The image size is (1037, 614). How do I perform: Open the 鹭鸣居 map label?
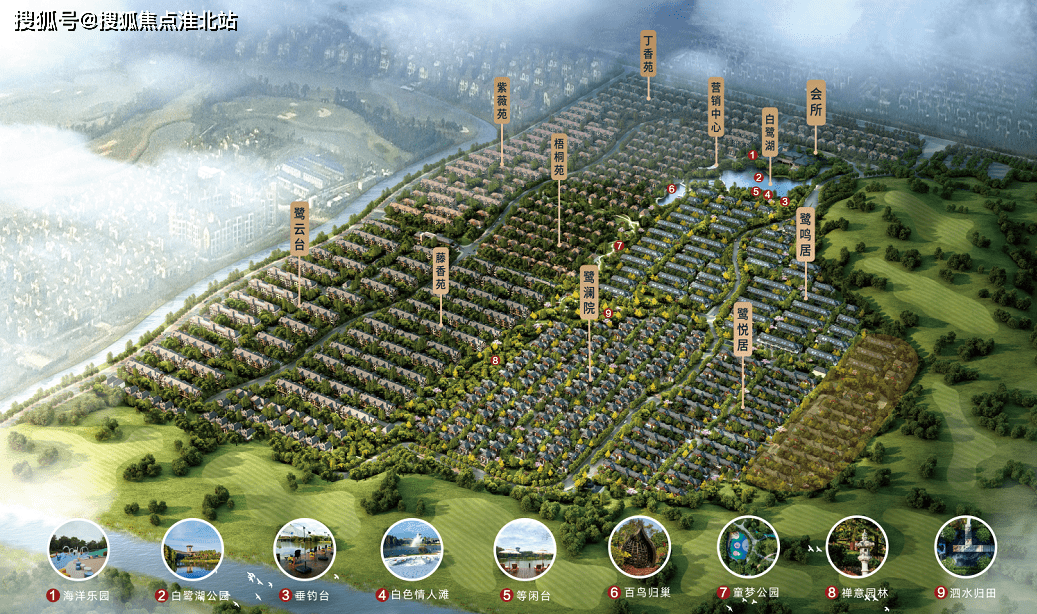(806, 235)
